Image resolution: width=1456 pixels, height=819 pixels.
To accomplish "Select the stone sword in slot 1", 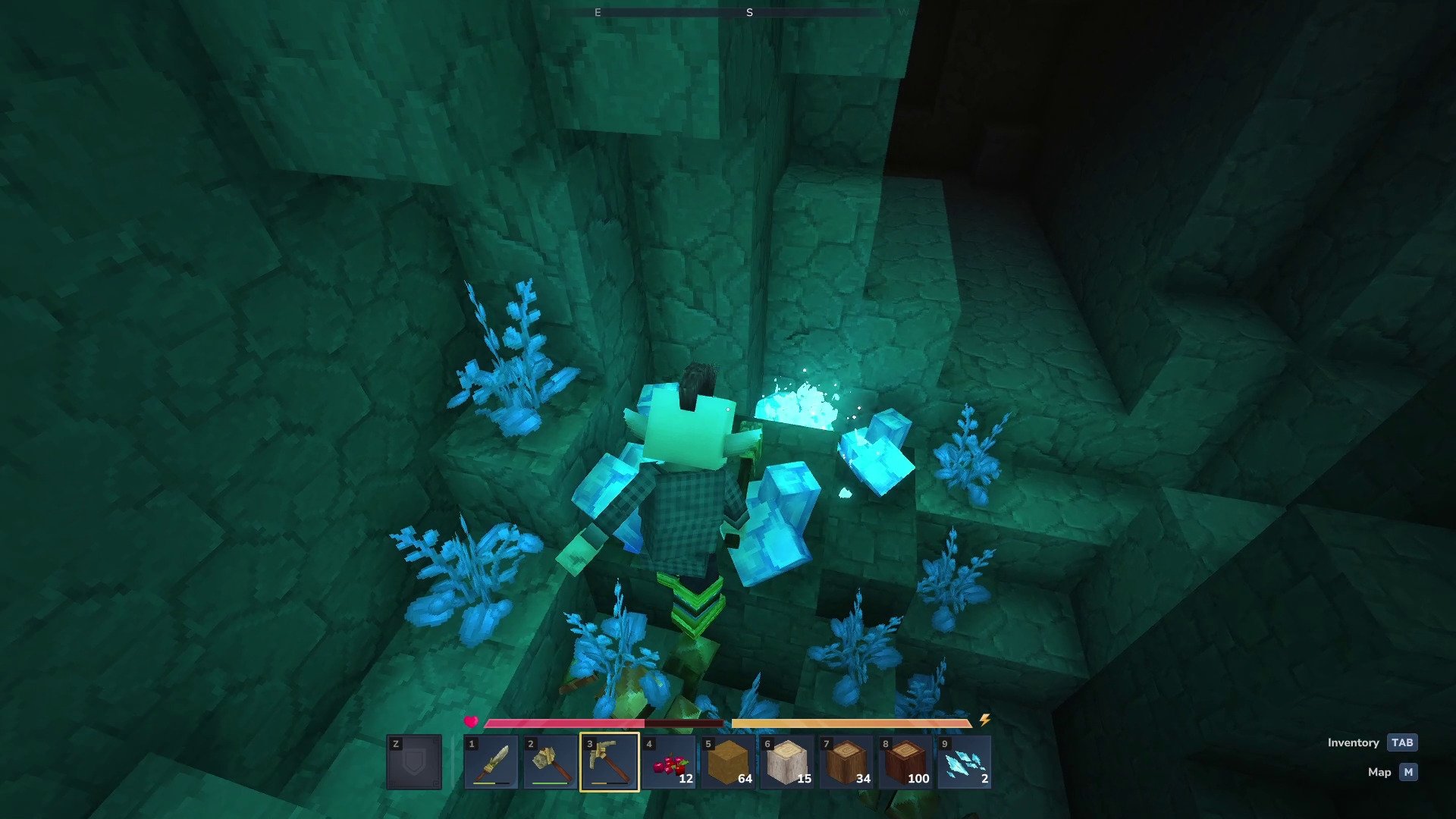I will 491,762.
